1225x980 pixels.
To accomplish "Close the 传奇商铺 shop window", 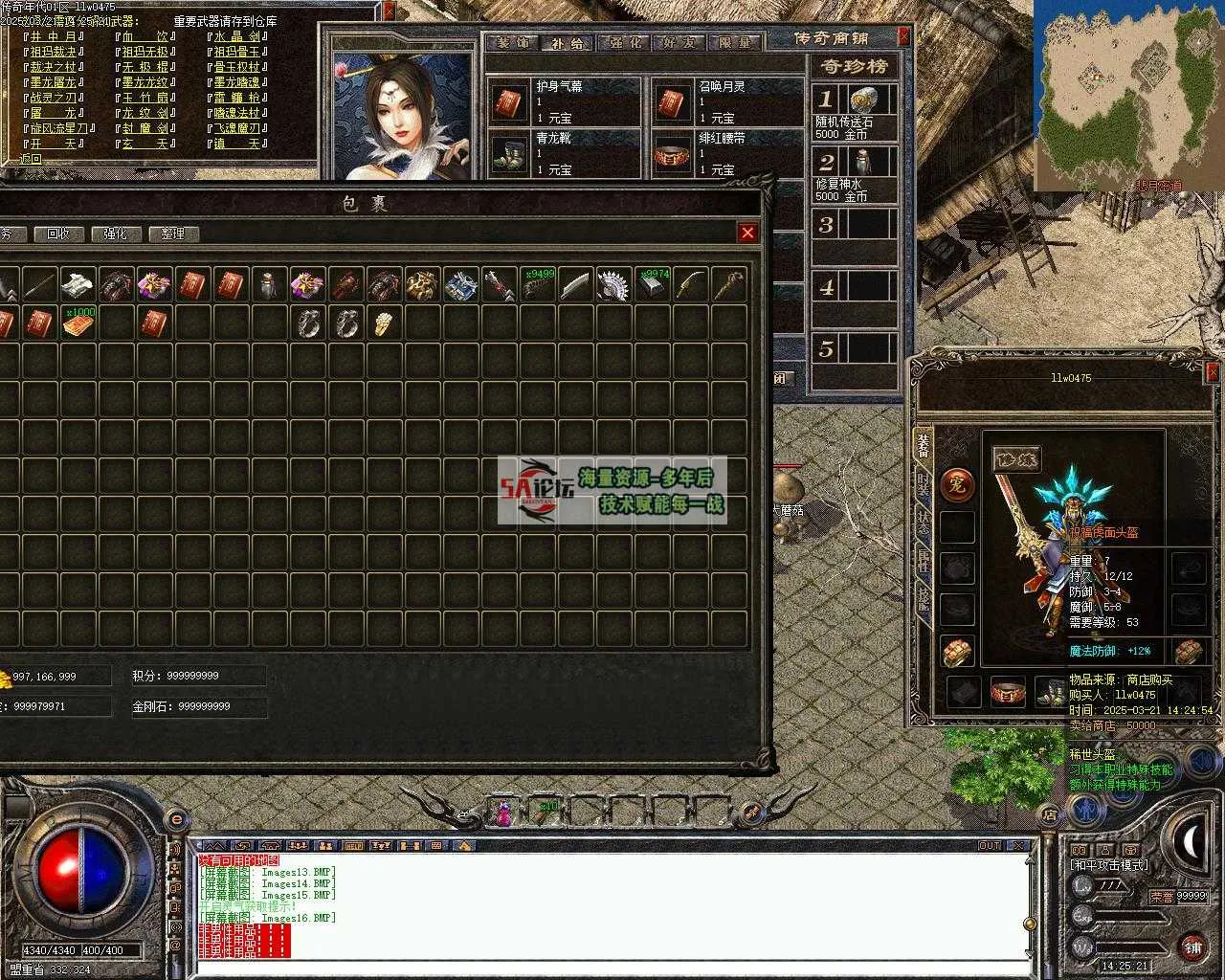I will 903,37.
